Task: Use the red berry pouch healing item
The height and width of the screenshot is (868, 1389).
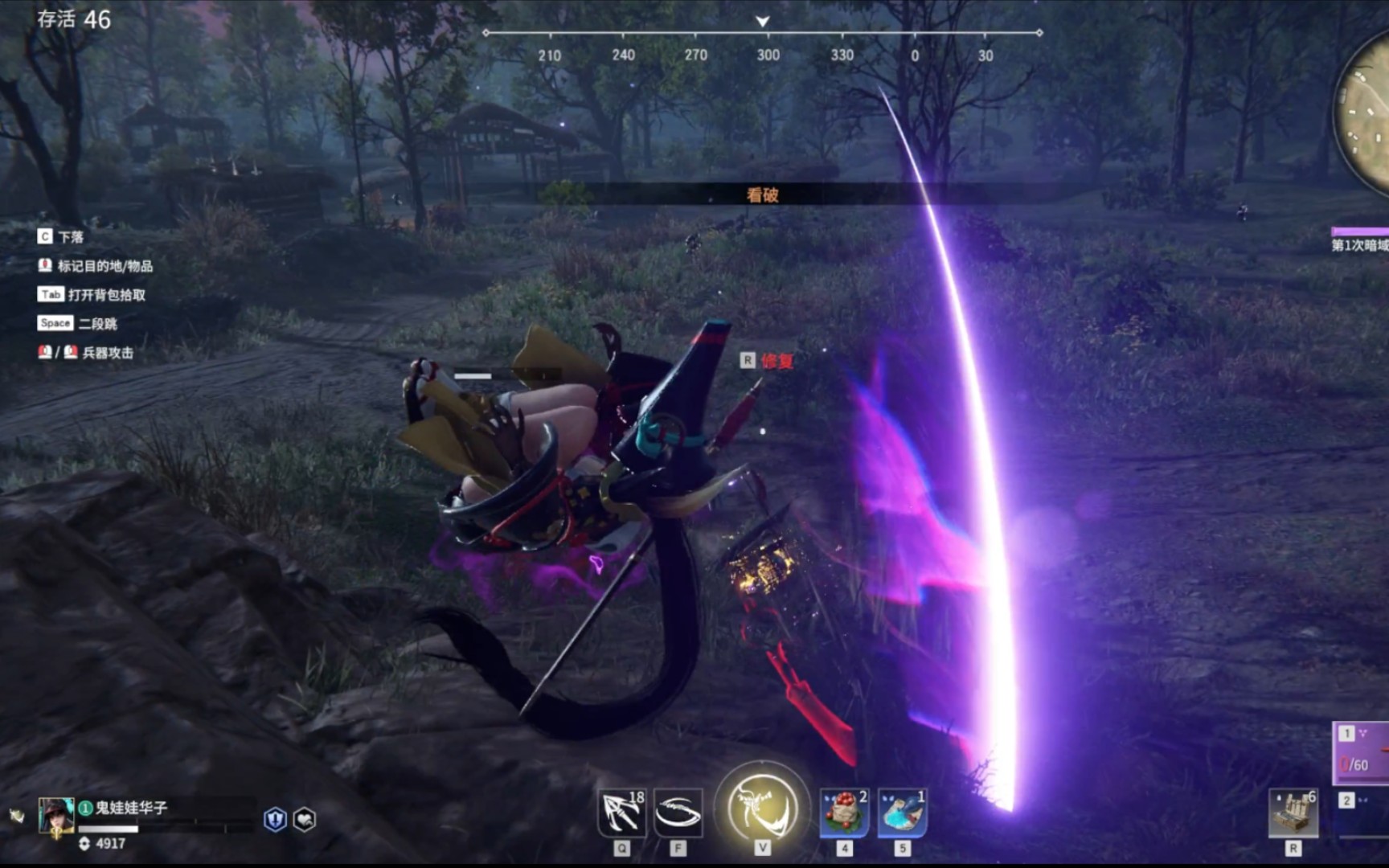Action: (843, 813)
